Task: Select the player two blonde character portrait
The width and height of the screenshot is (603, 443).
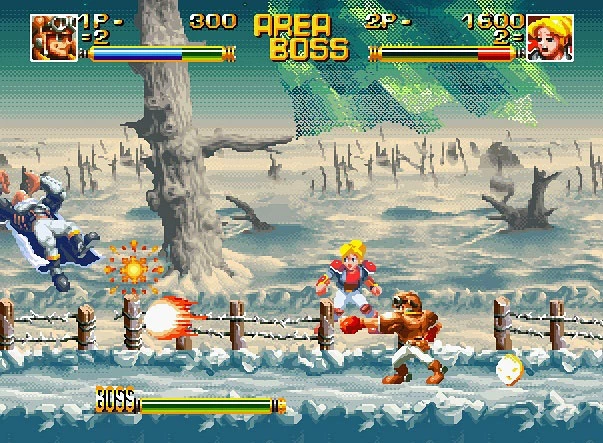Action: click(x=549, y=37)
